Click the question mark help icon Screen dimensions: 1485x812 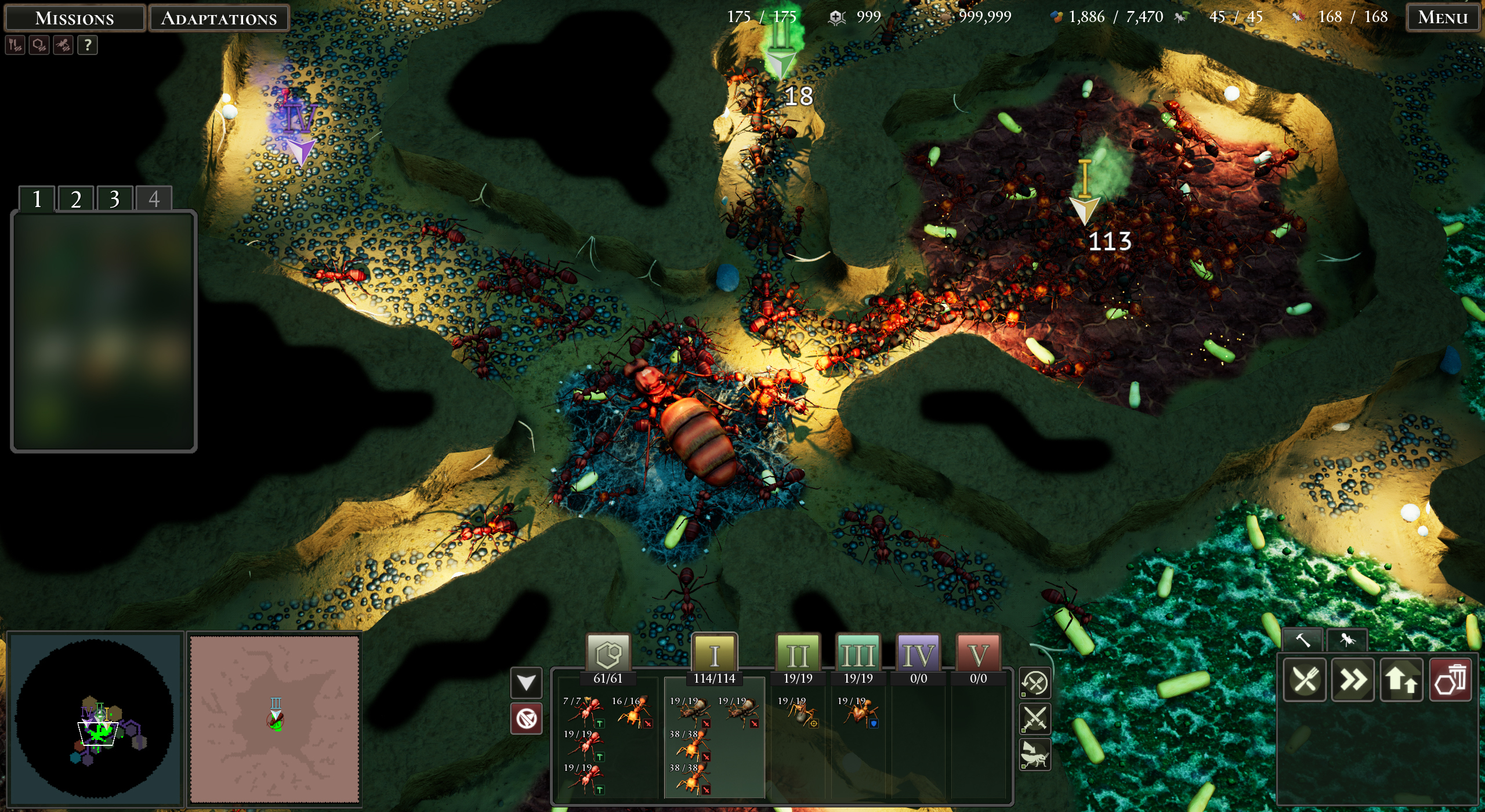[x=87, y=45]
